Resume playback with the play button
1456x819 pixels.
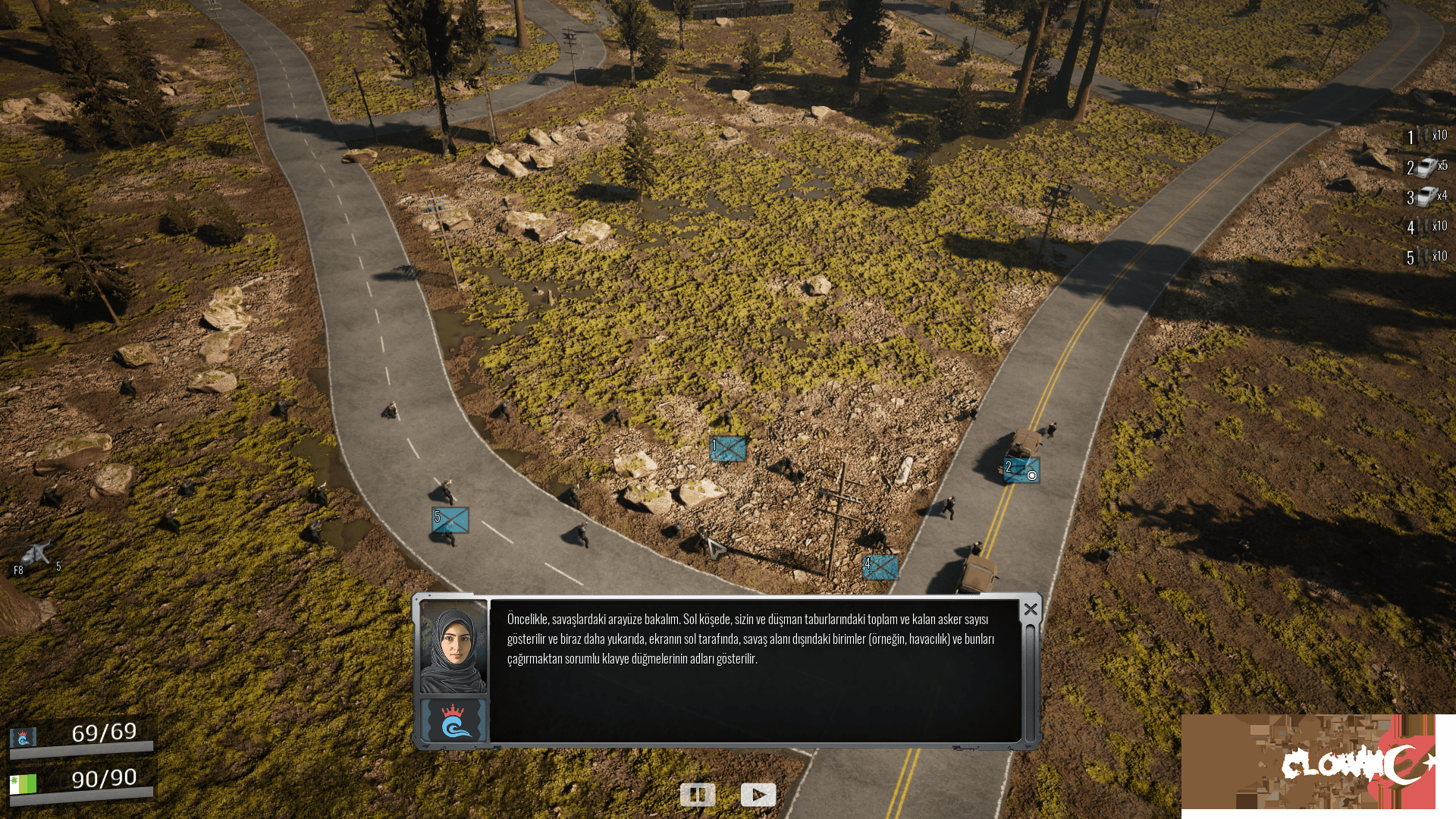[758, 795]
